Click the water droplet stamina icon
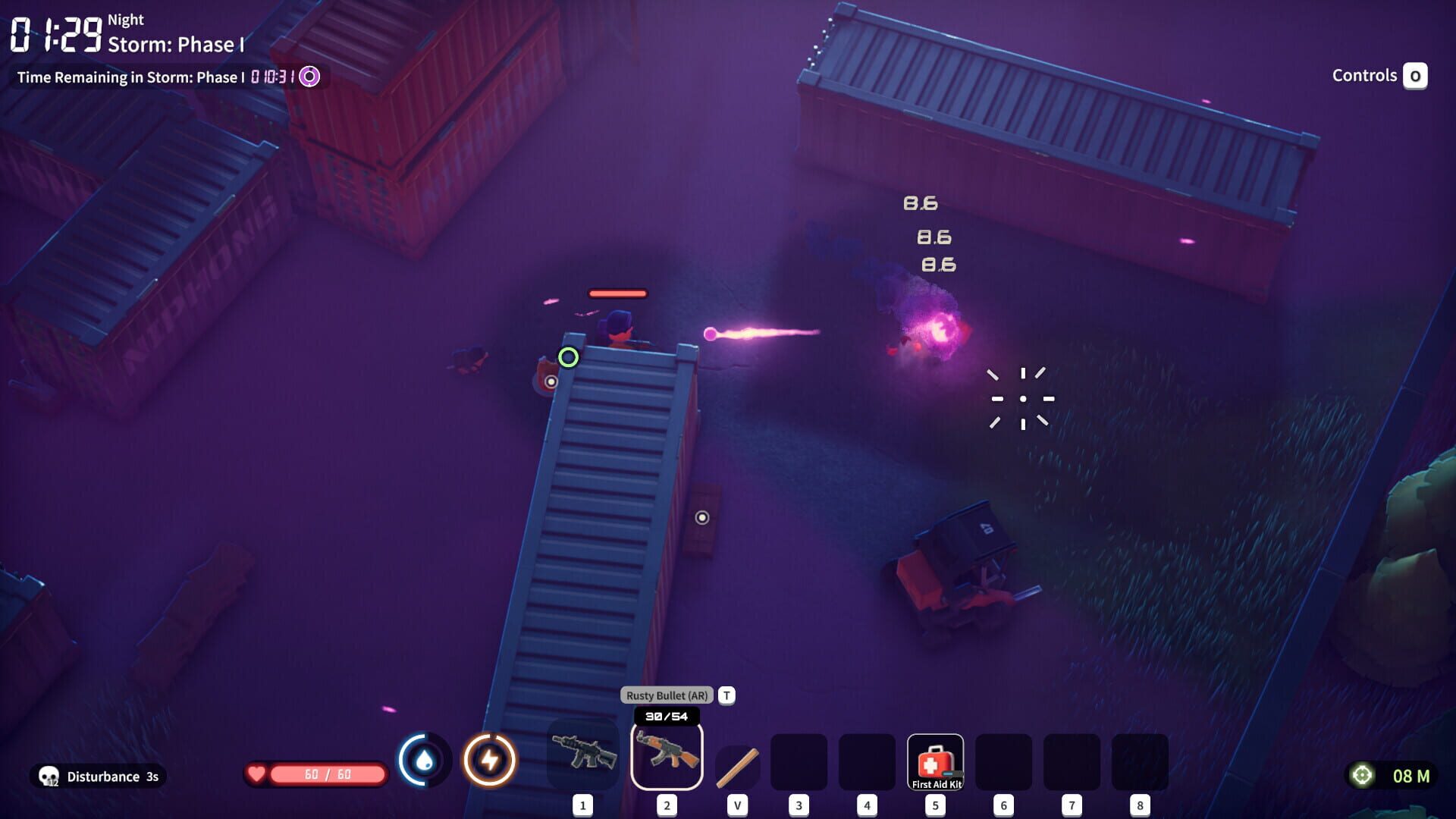The width and height of the screenshot is (1456, 819). click(422, 761)
